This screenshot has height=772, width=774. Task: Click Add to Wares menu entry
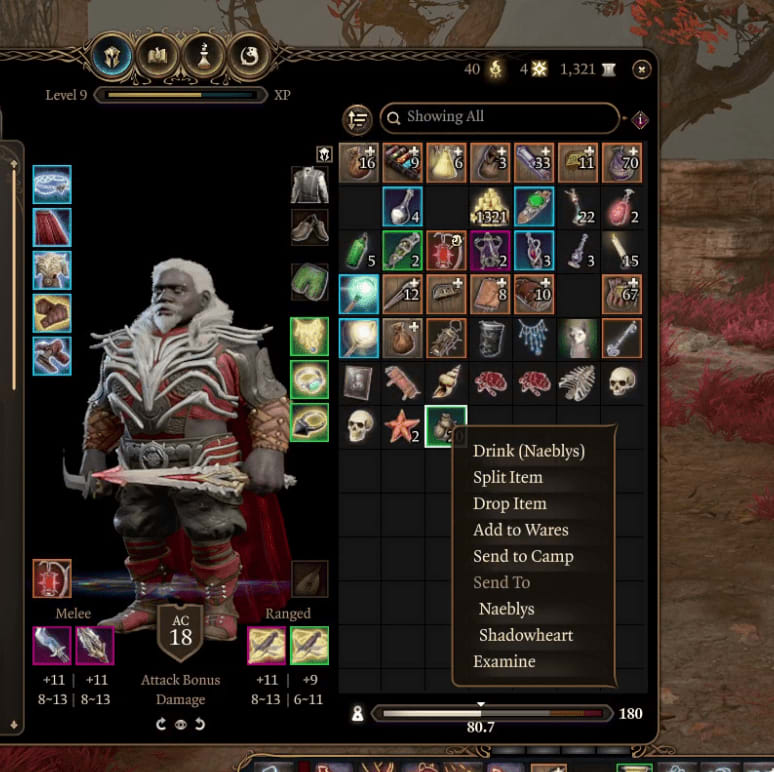[x=520, y=530]
